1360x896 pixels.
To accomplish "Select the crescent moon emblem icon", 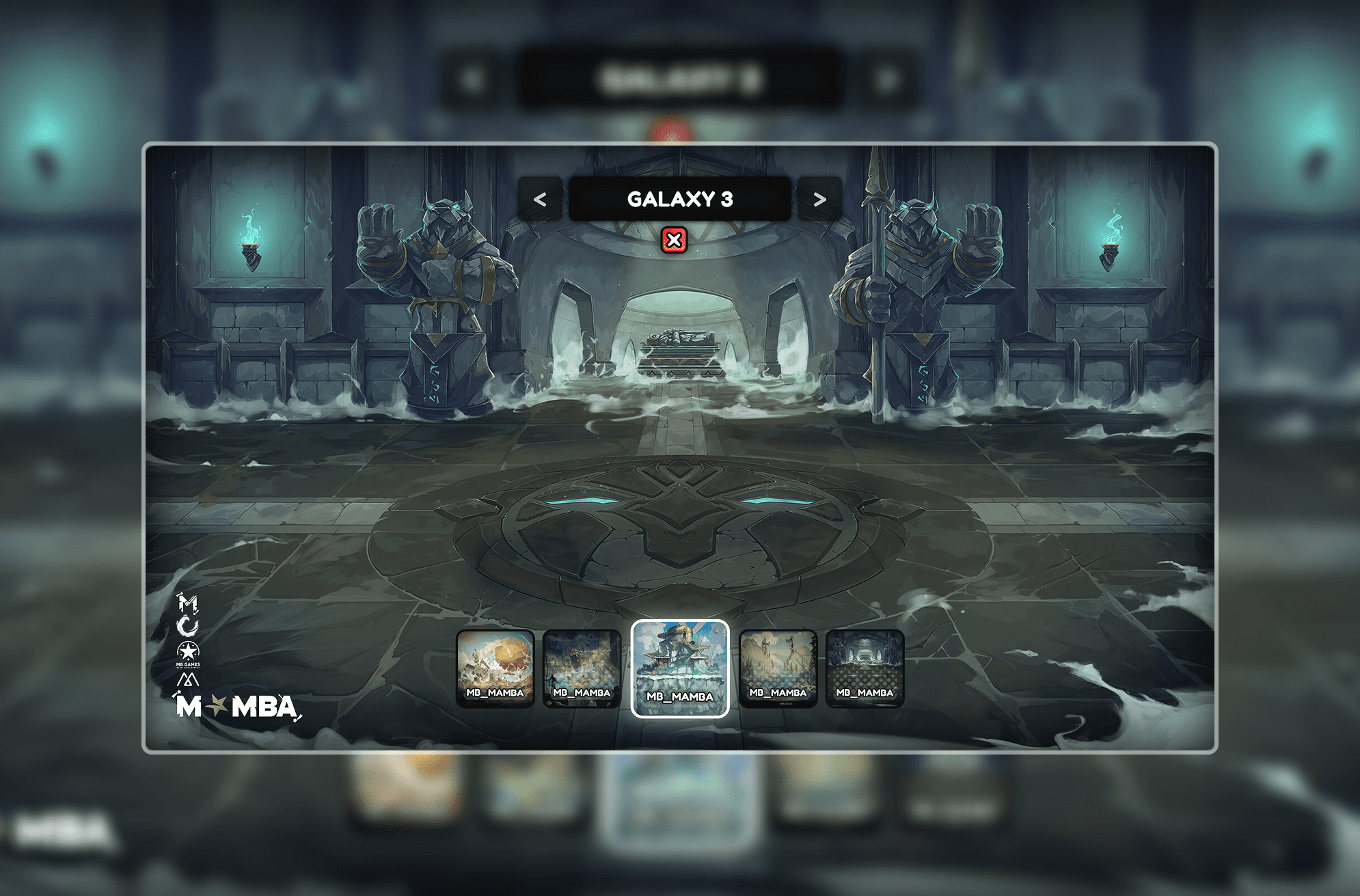I will tap(187, 625).
